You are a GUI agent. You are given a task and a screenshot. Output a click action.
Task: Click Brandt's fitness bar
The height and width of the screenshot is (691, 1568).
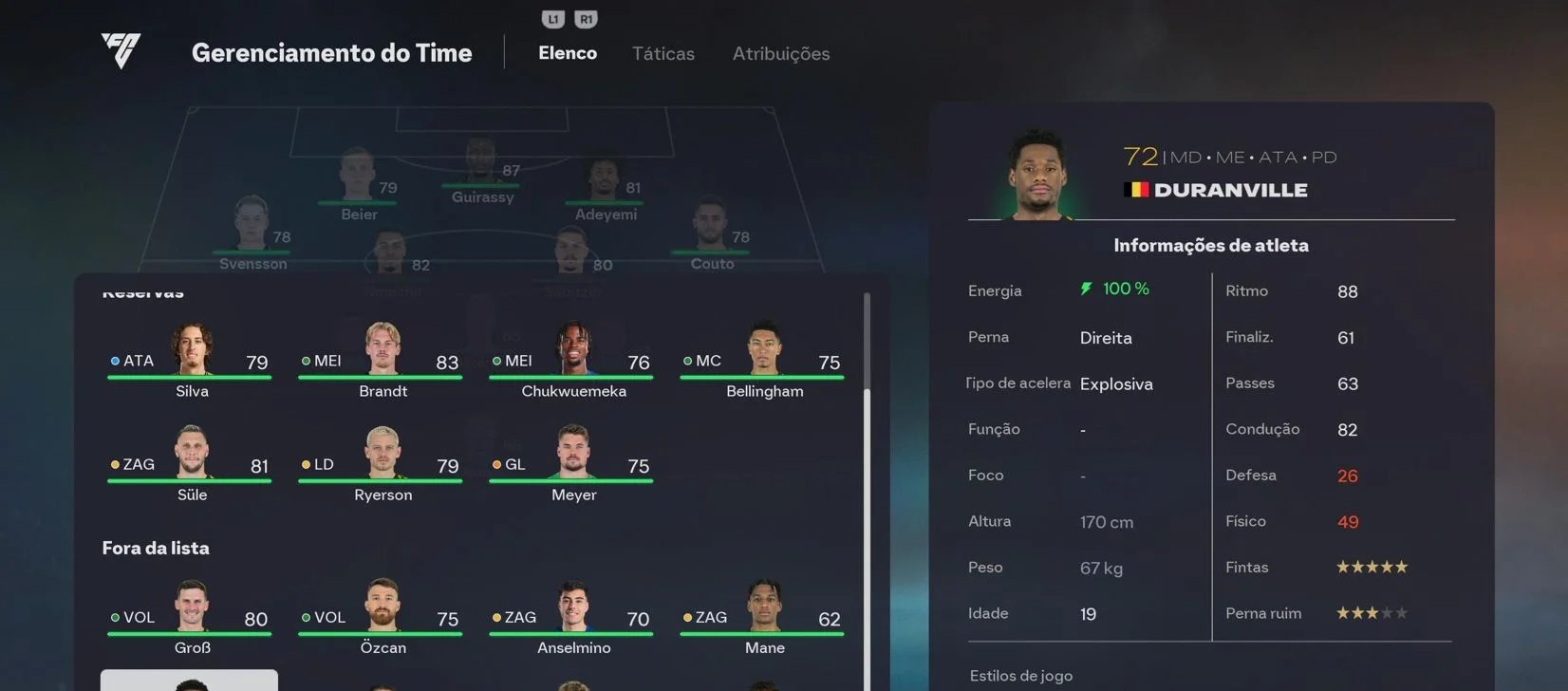381,378
